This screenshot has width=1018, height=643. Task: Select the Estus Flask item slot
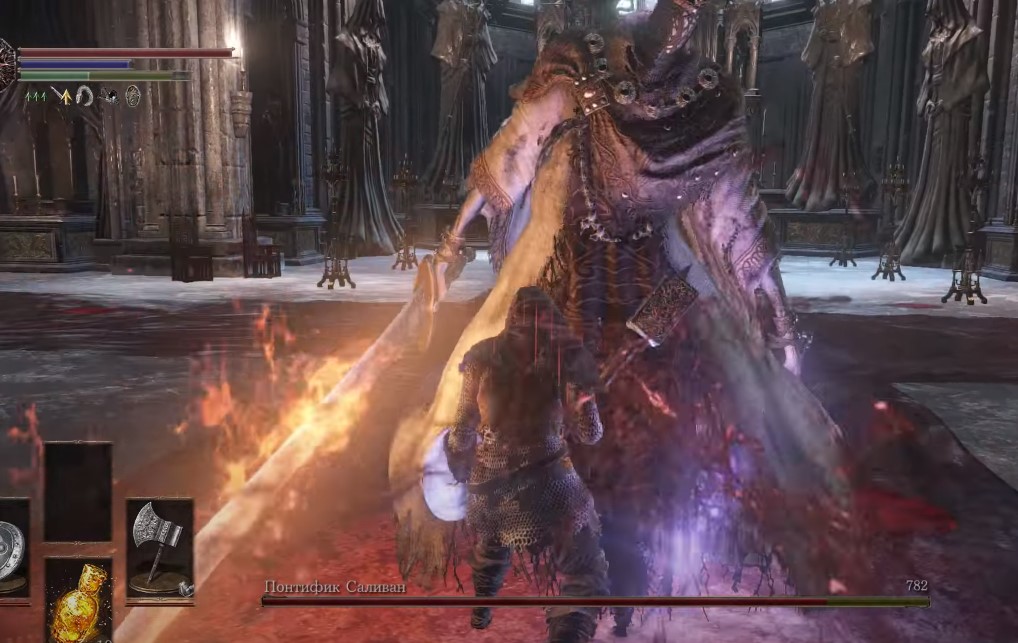click(78, 602)
